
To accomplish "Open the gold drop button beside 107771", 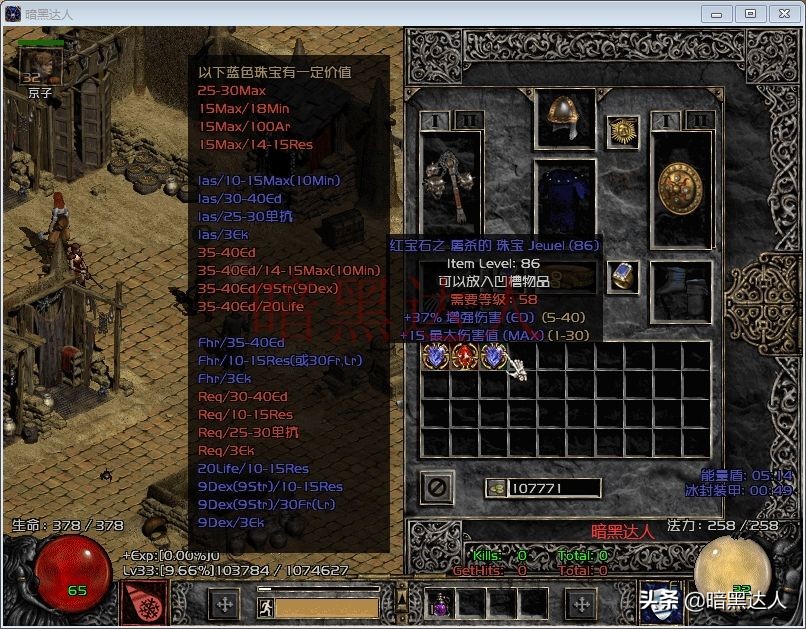I will (496, 488).
